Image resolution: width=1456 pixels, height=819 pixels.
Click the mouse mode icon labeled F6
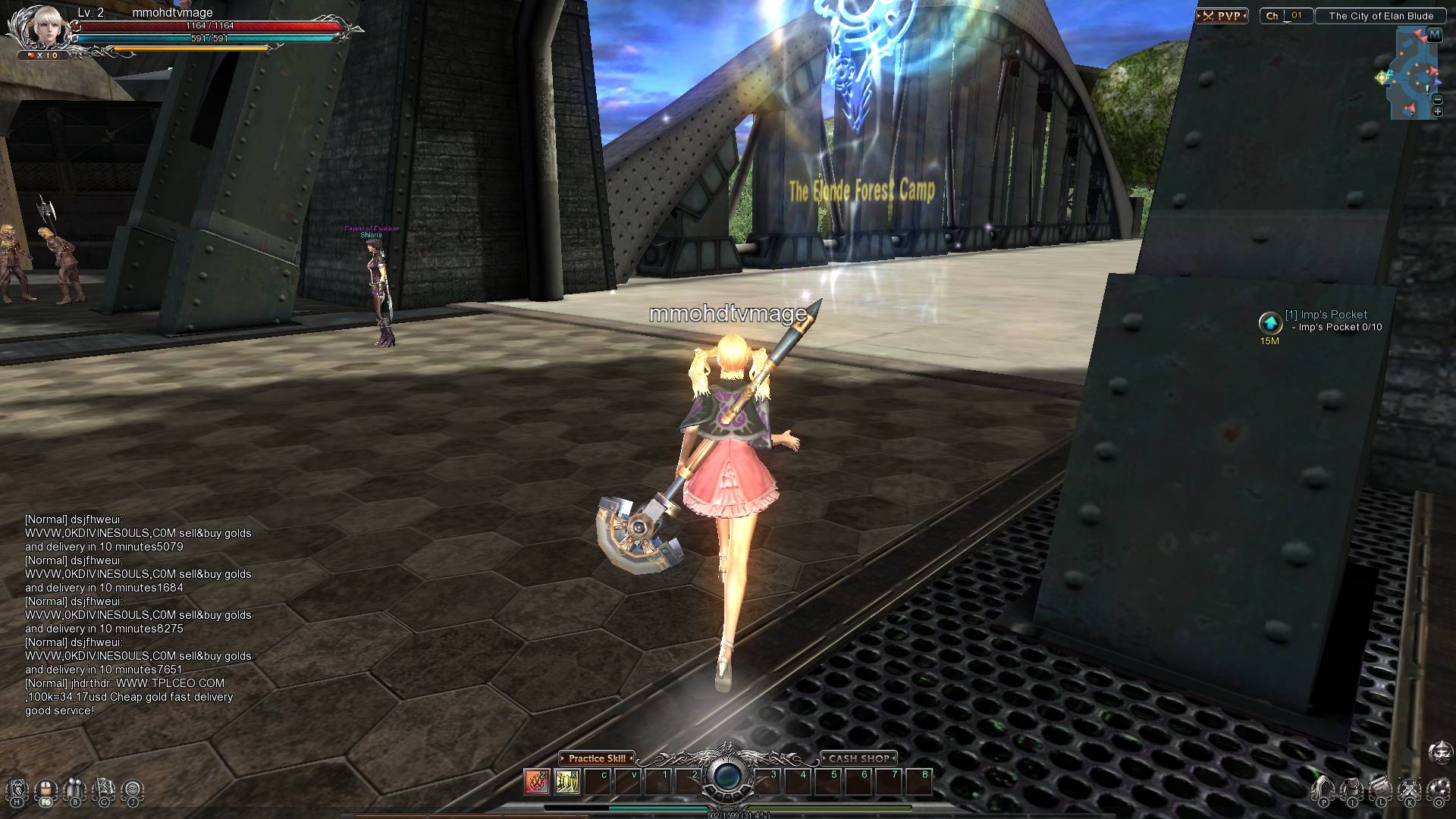[x=45, y=790]
